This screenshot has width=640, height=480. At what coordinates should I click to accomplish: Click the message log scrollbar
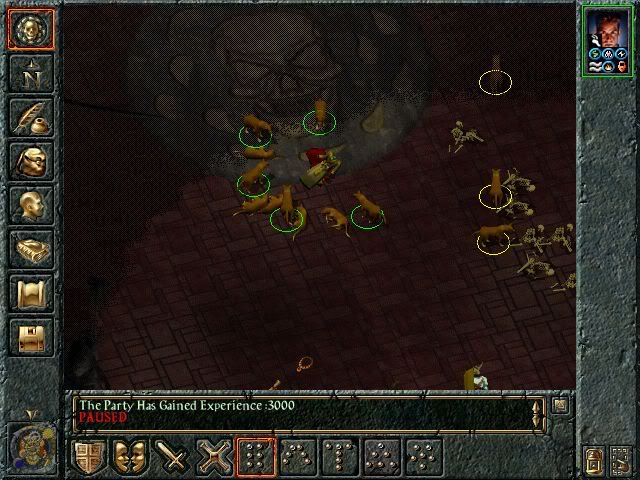(537, 411)
